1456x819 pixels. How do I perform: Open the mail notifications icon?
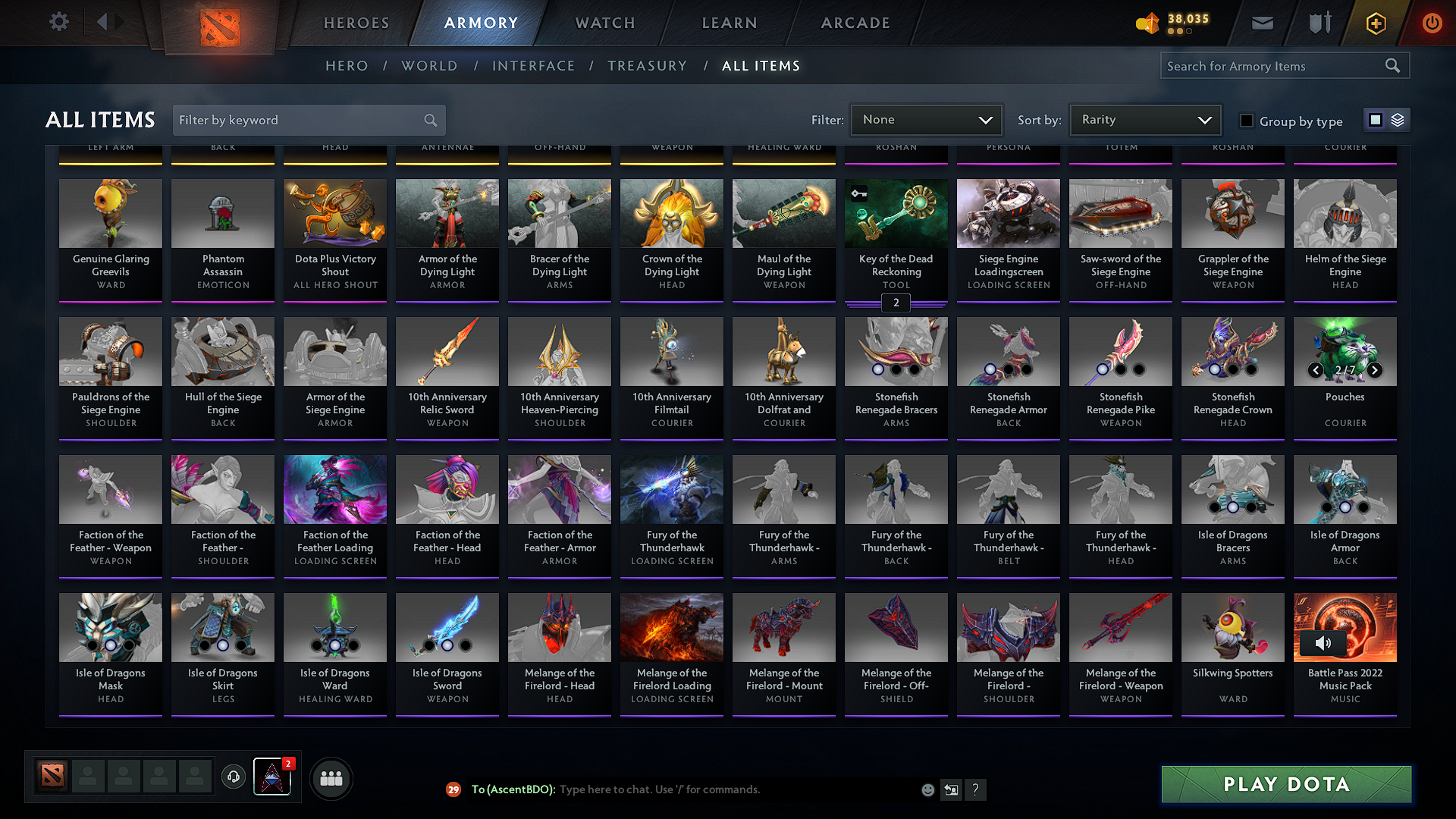1261,22
